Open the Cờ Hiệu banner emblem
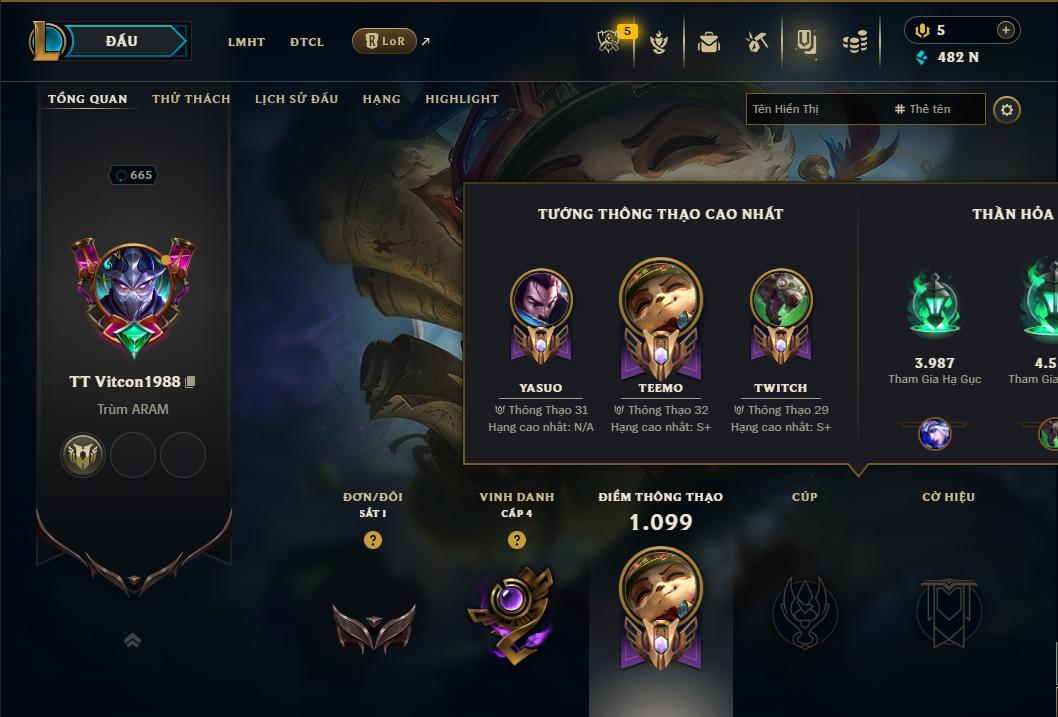The width and height of the screenshot is (1058, 717). click(948, 610)
